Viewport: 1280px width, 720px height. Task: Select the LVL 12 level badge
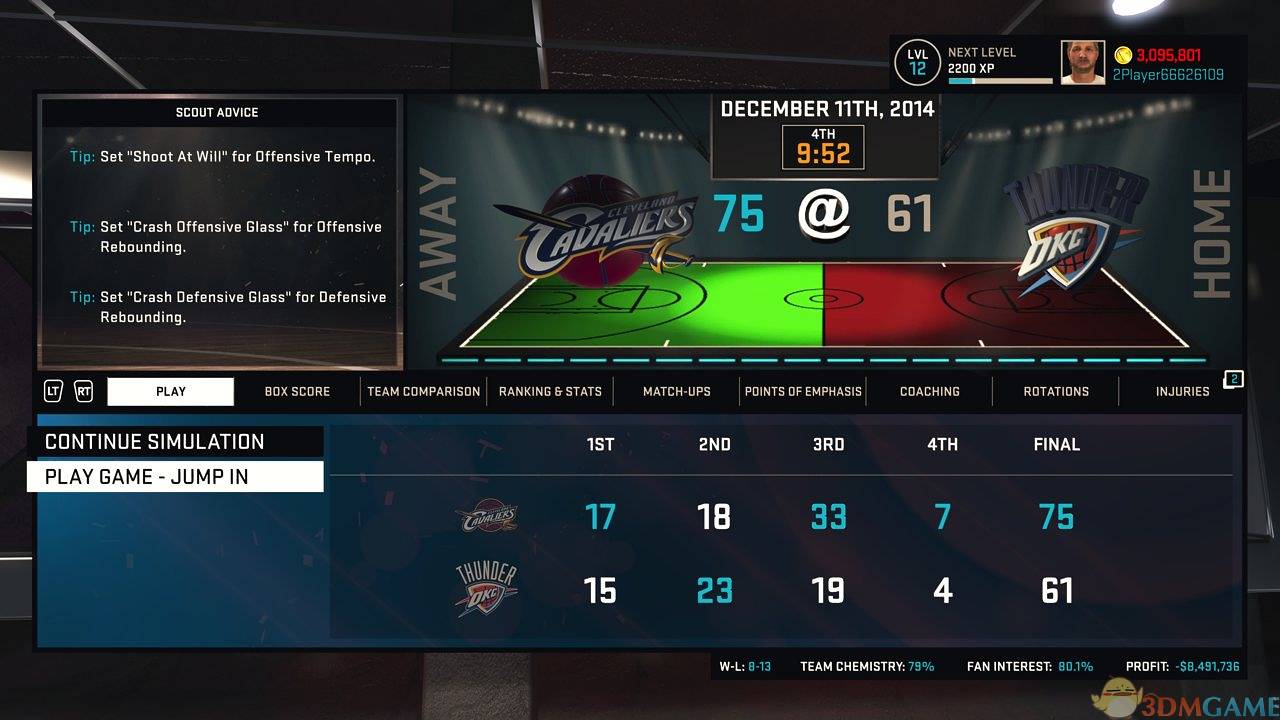point(918,63)
